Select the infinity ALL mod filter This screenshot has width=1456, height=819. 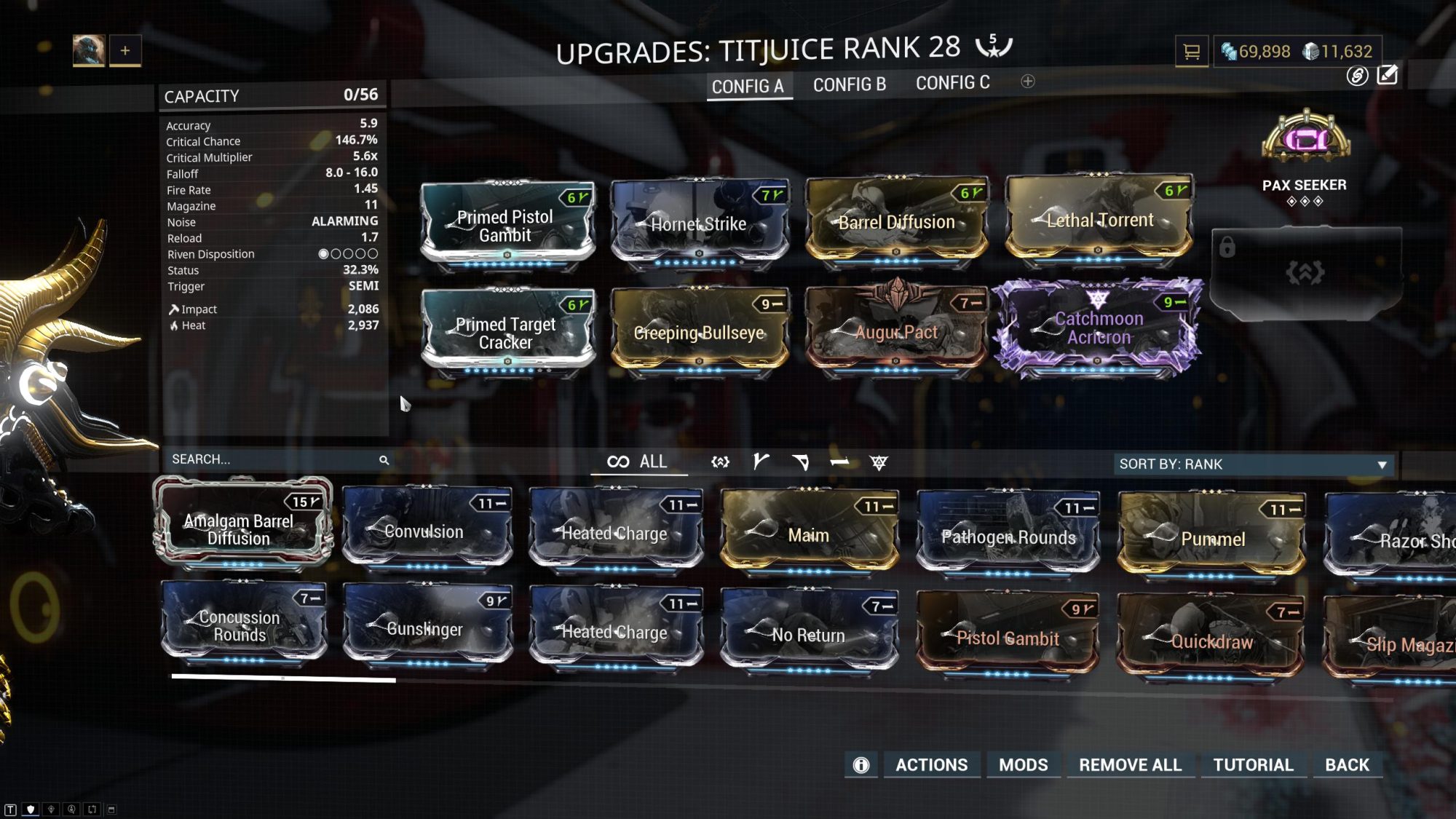(637, 461)
